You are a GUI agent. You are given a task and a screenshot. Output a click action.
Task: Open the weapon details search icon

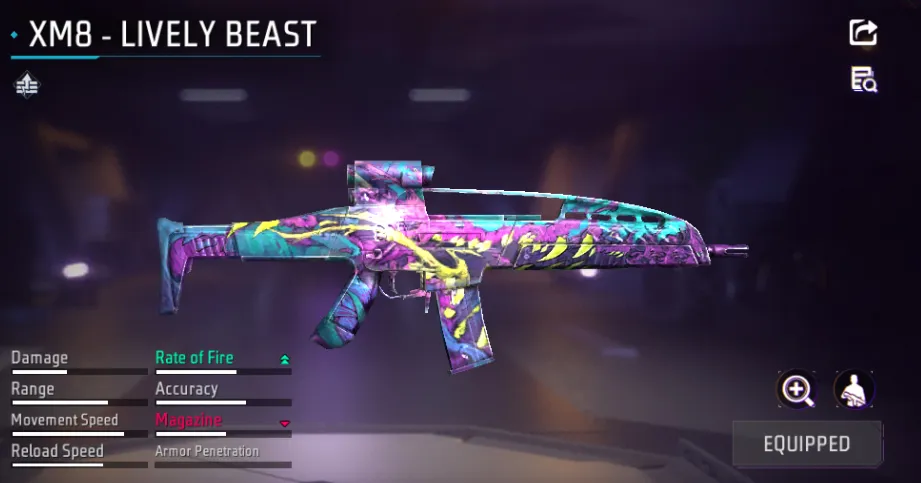pyautogui.click(x=863, y=80)
